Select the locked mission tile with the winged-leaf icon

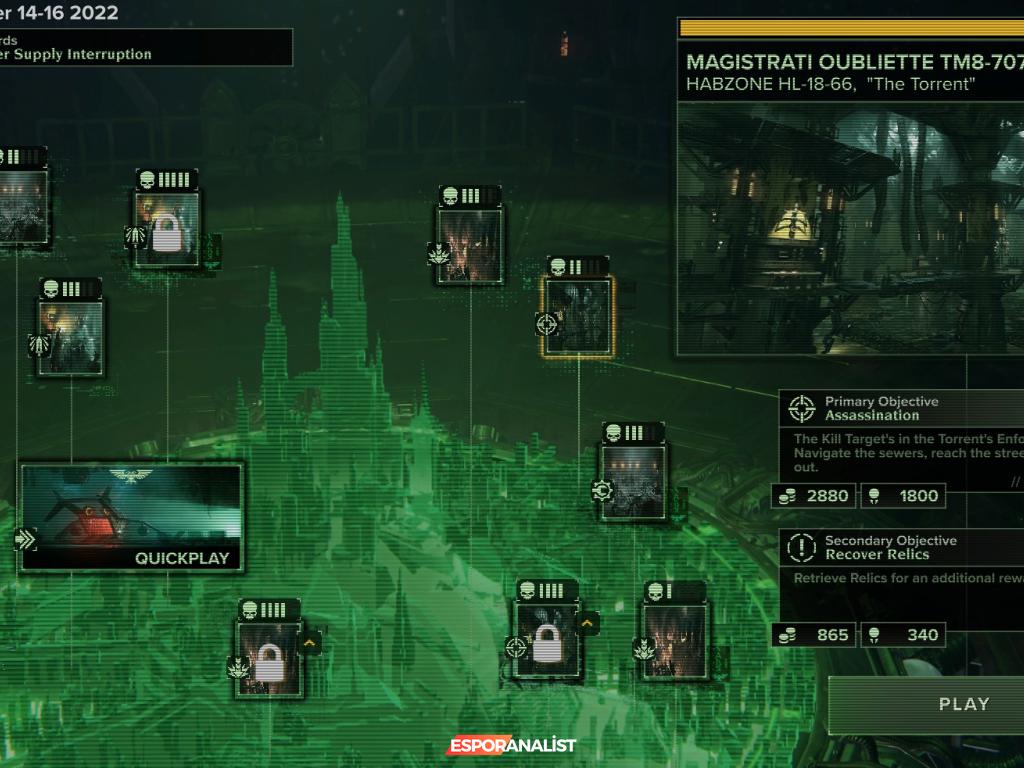pos(268,657)
